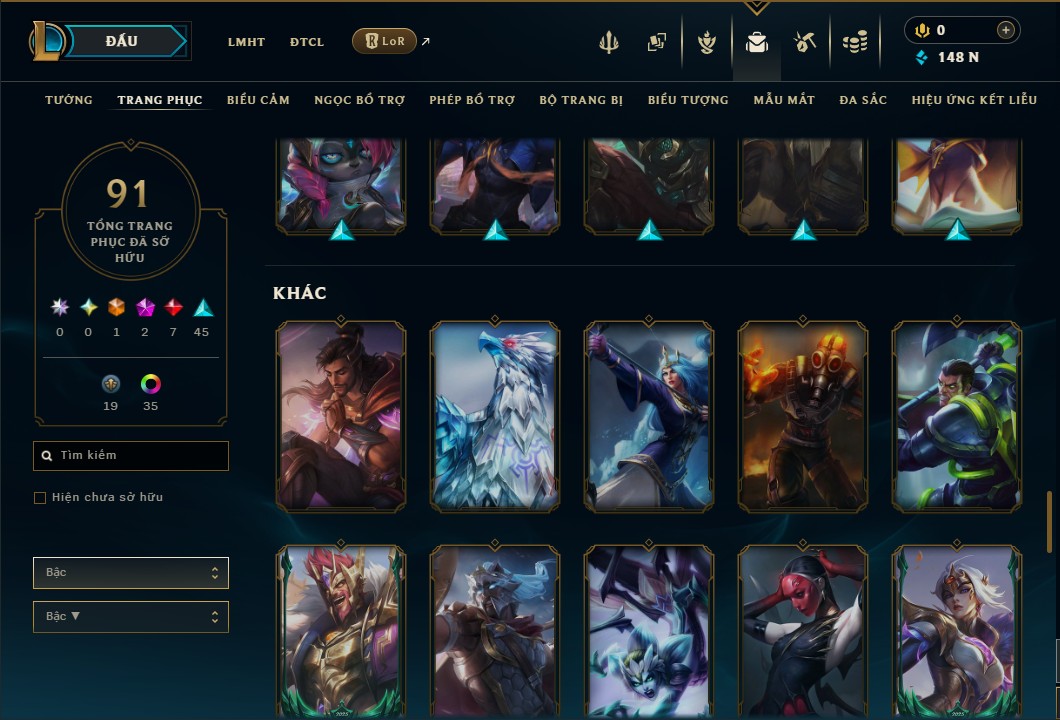Open the HIỆU ỨNG KẾT LIỄU tab

975,100
